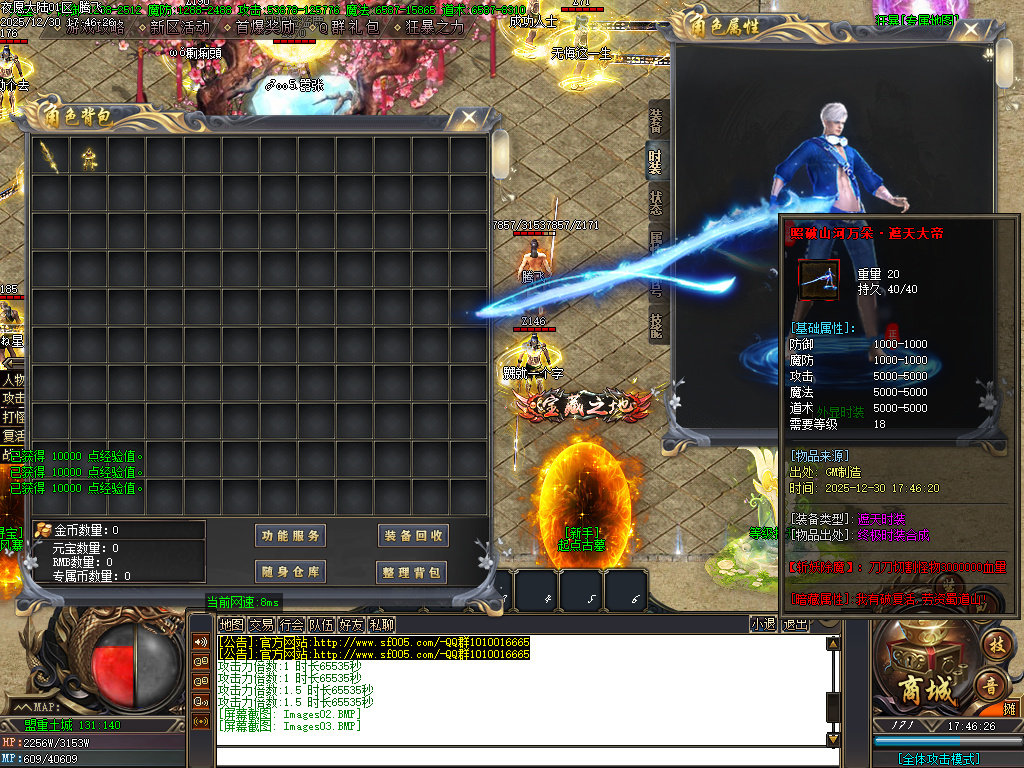This screenshot has height=768, width=1024.
Task: Switch to the 装备 equipment tab
Action: [656, 121]
